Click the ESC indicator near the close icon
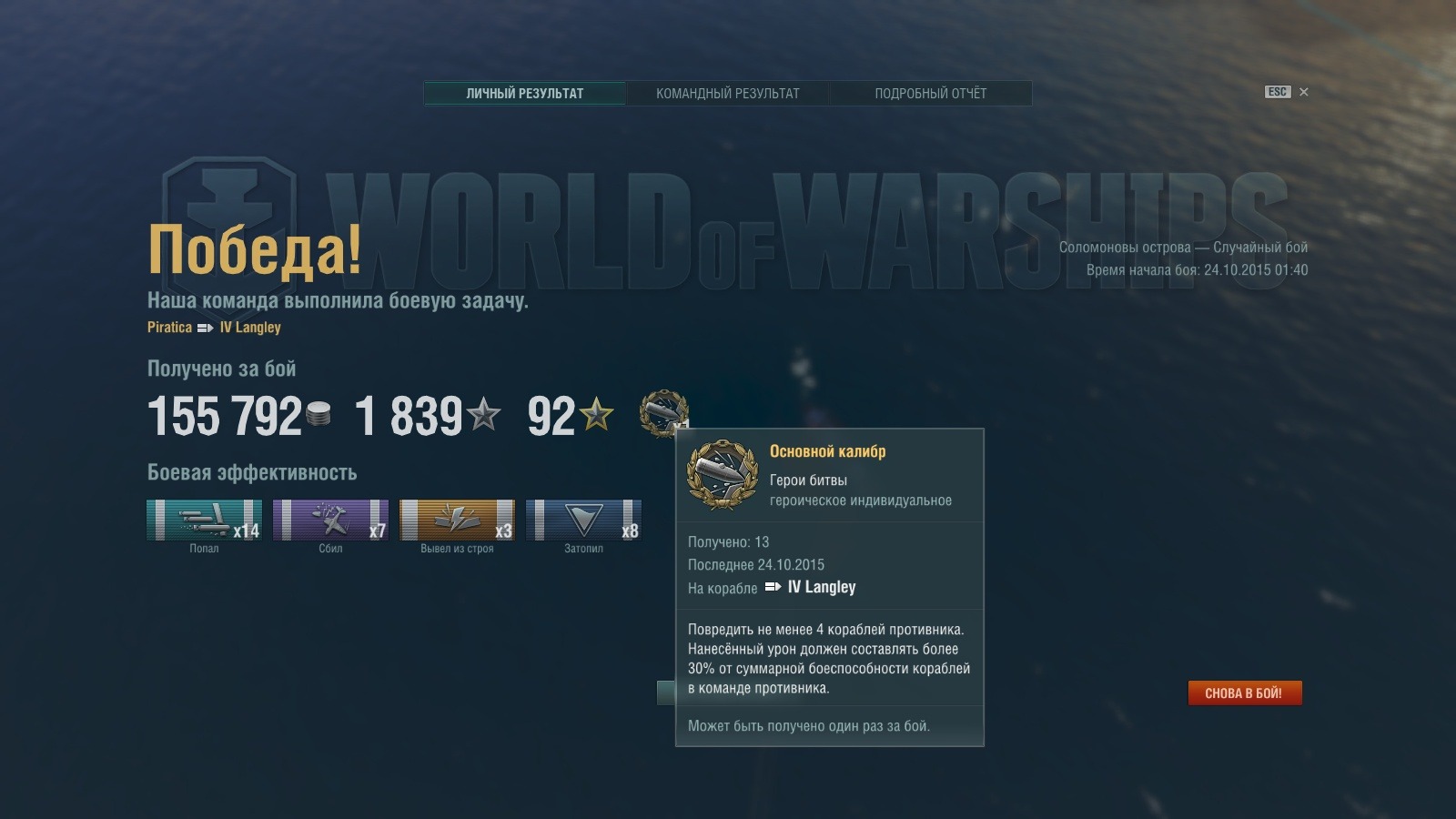Viewport: 1456px width, 819px height. tap(1276, 92)
